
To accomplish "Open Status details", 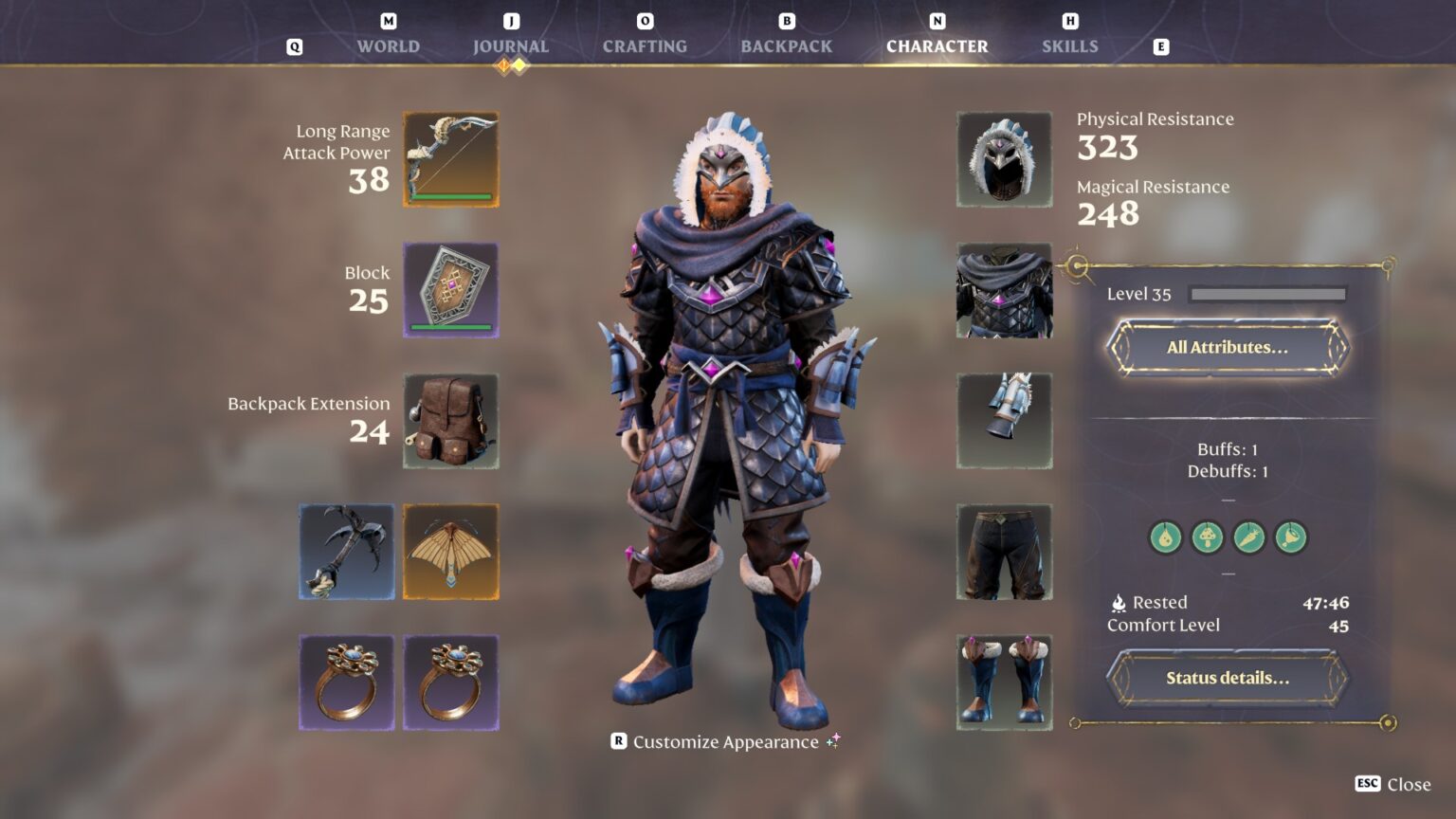I will tap(1228, 678).
